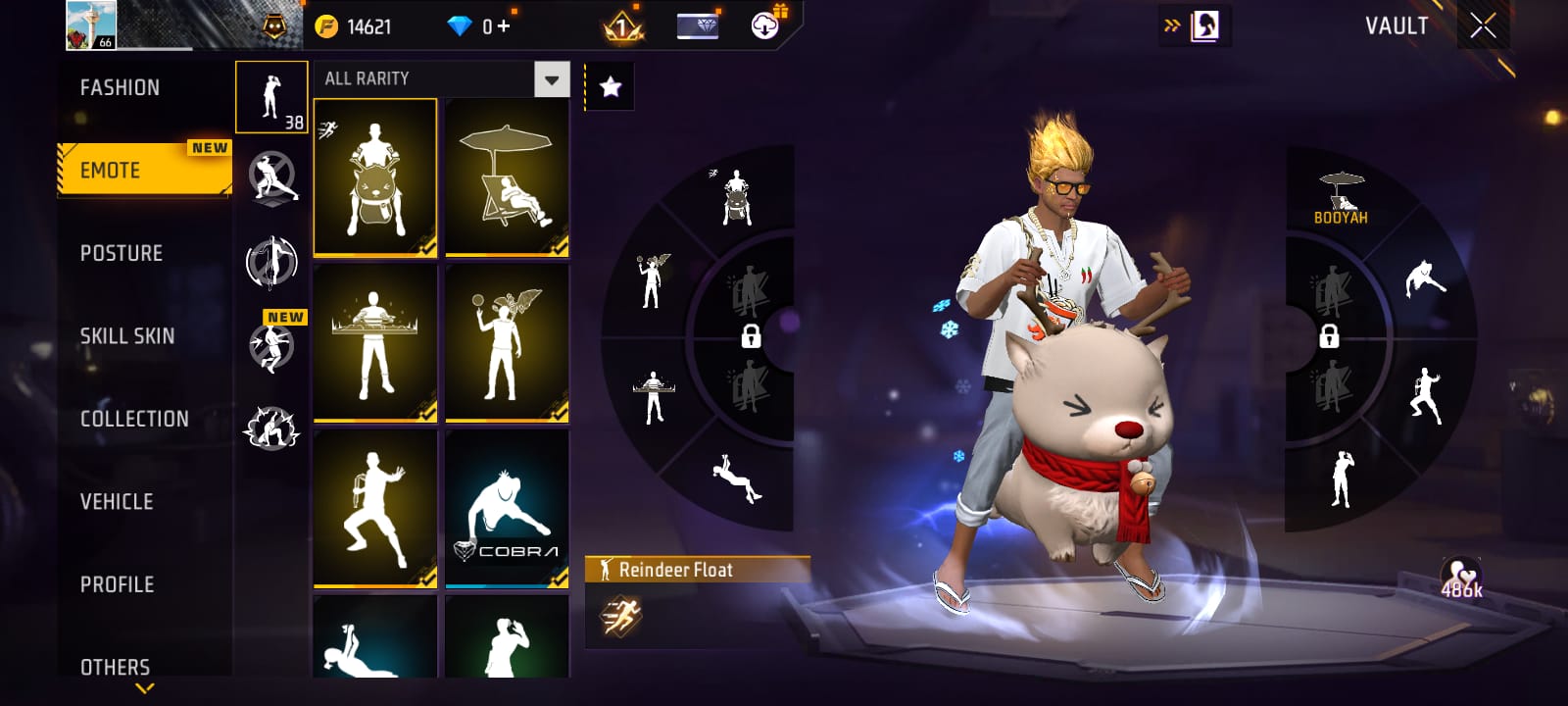Toggle the star favorites filter

pos(610,87)
